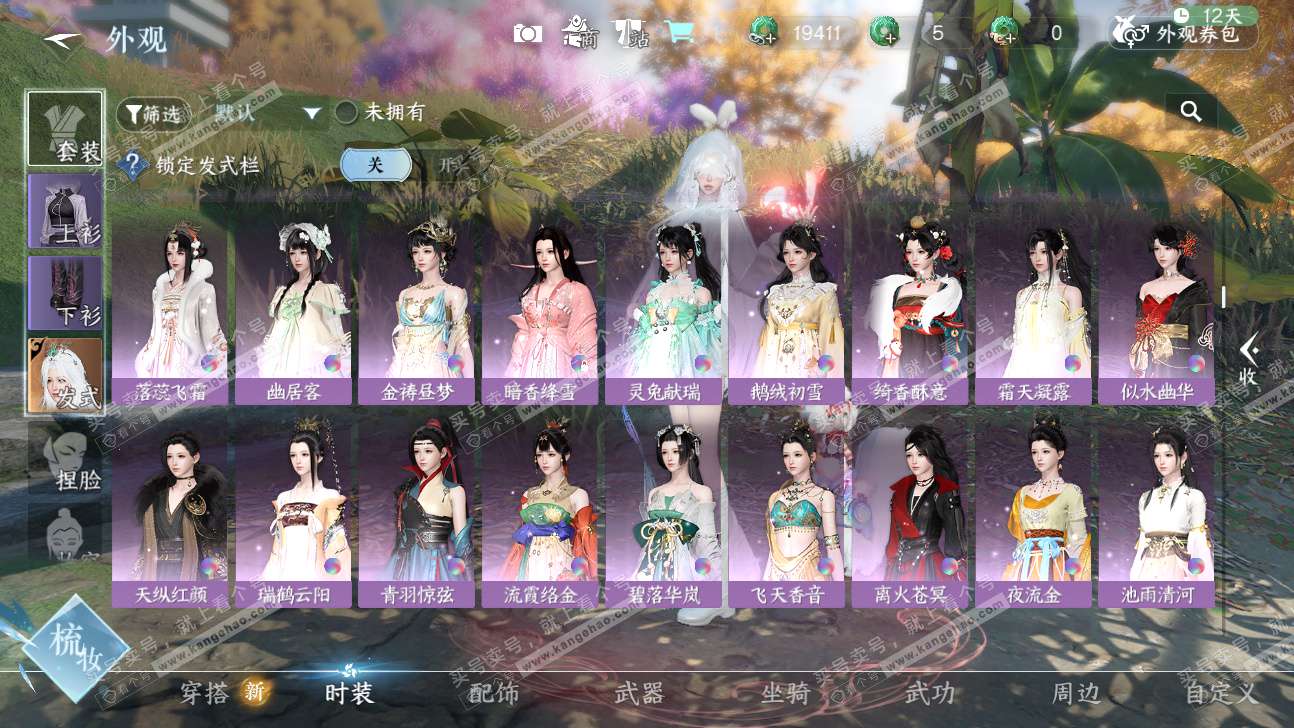Collapse the panel with 收 arrow
This screenshot has height=728, width=1294.
pos(1248,360)
